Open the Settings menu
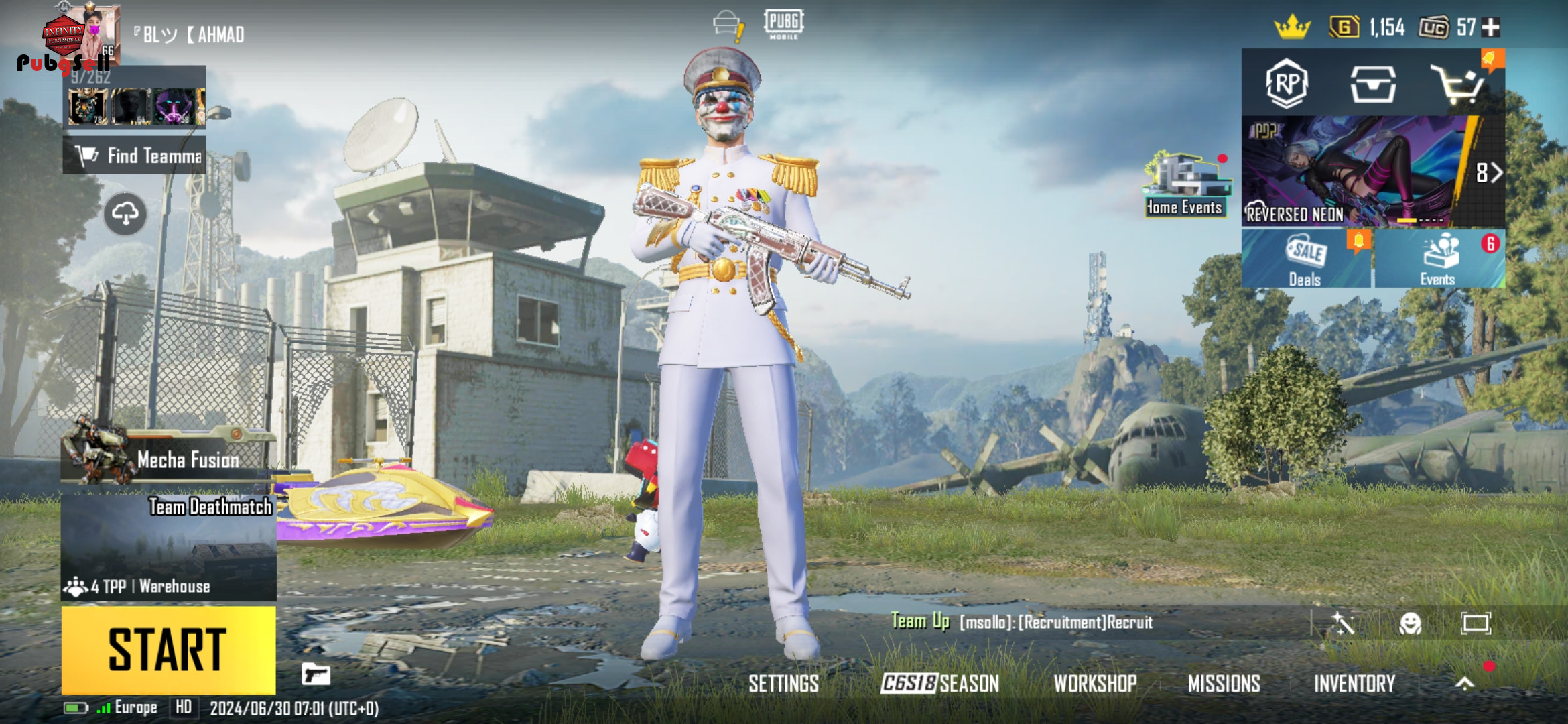 783,684
